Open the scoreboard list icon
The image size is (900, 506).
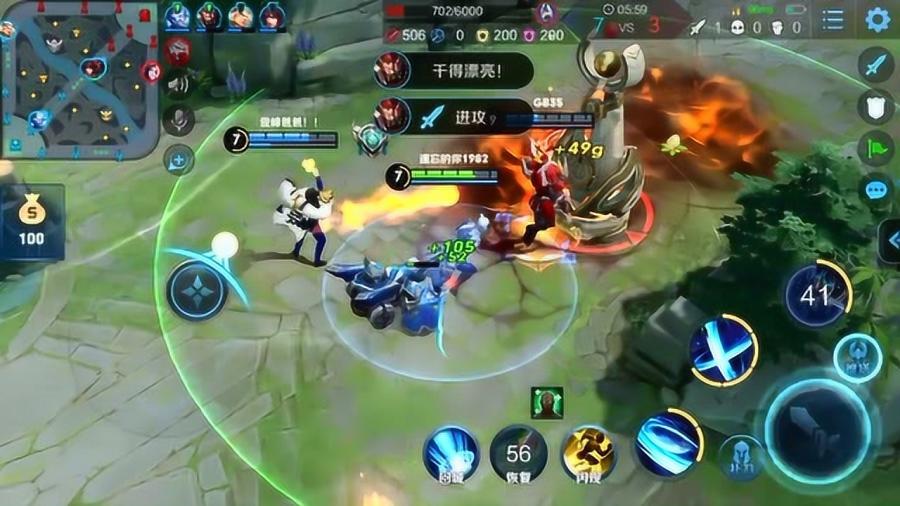pos(833,19)
